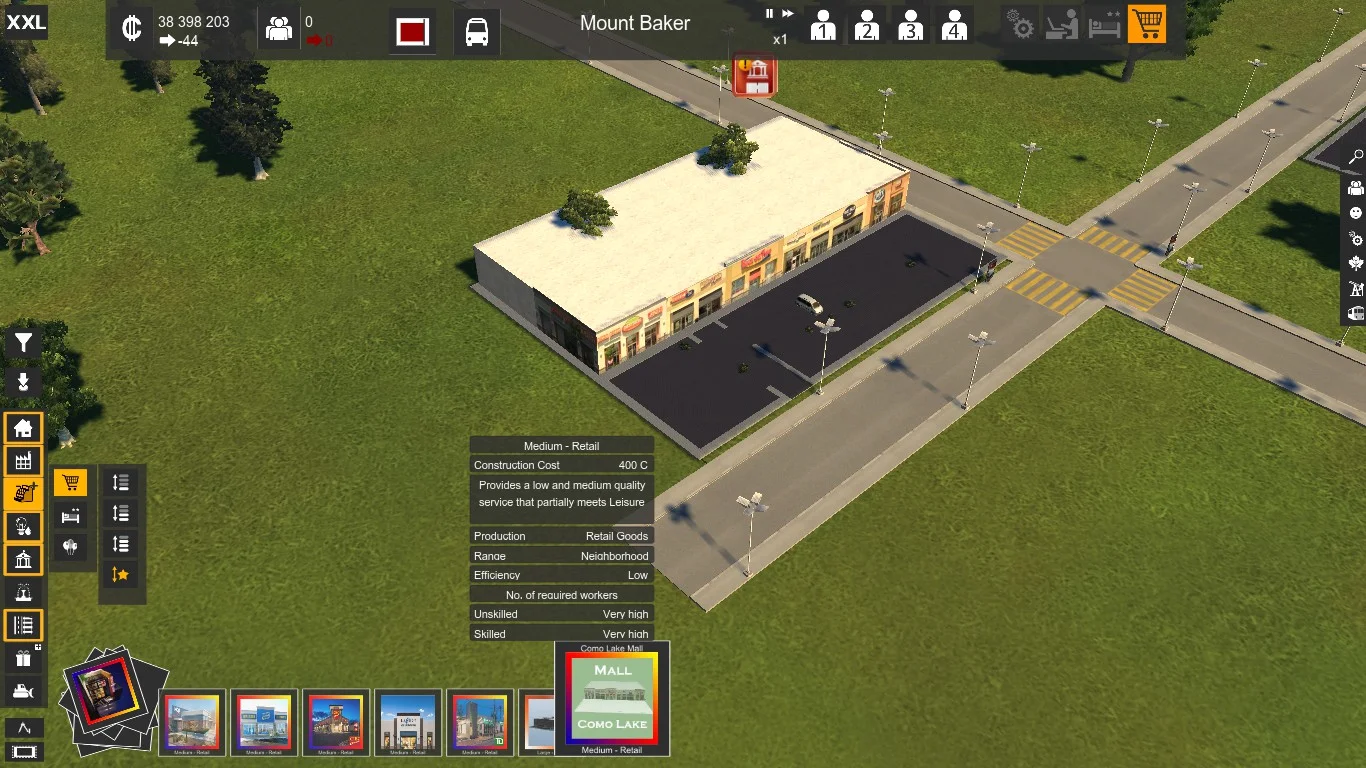Show the citizen satisfaction smiley overlay
The height and width of the screenshot is (768, 1366).
(1356, 213)
